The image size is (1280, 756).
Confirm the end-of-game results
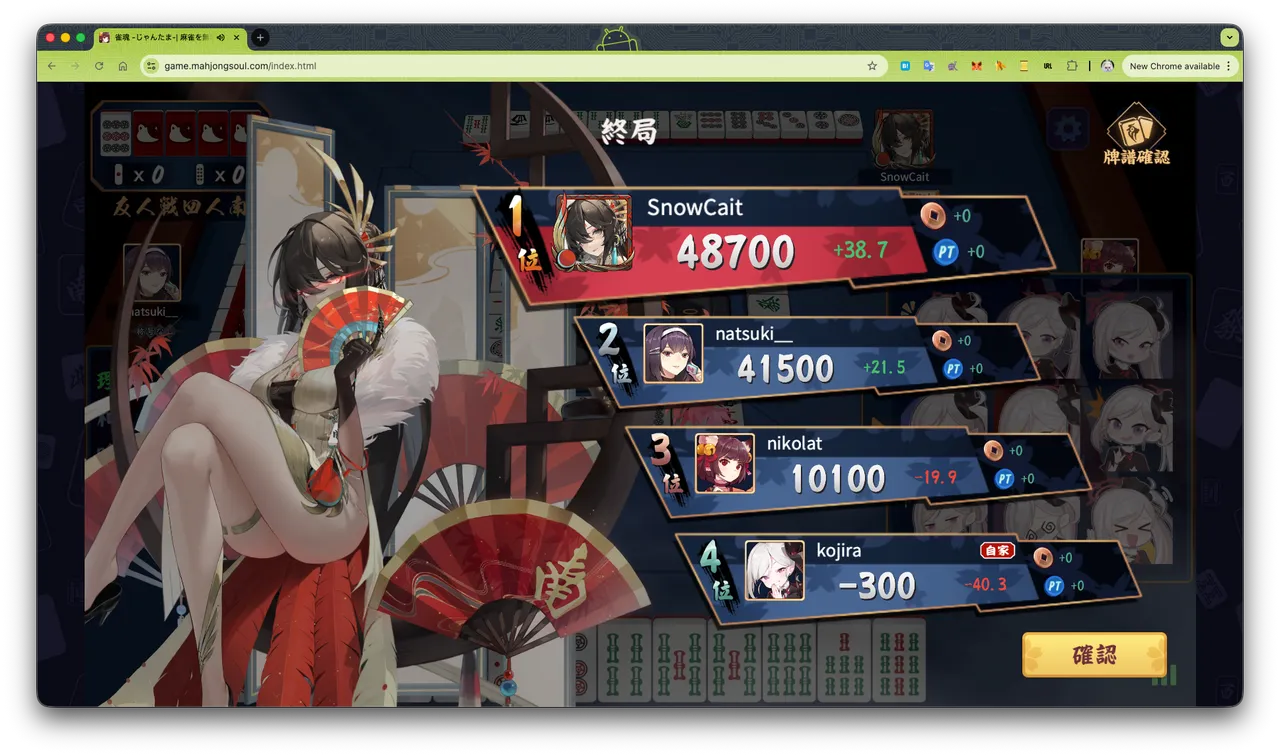[1094, 655]
